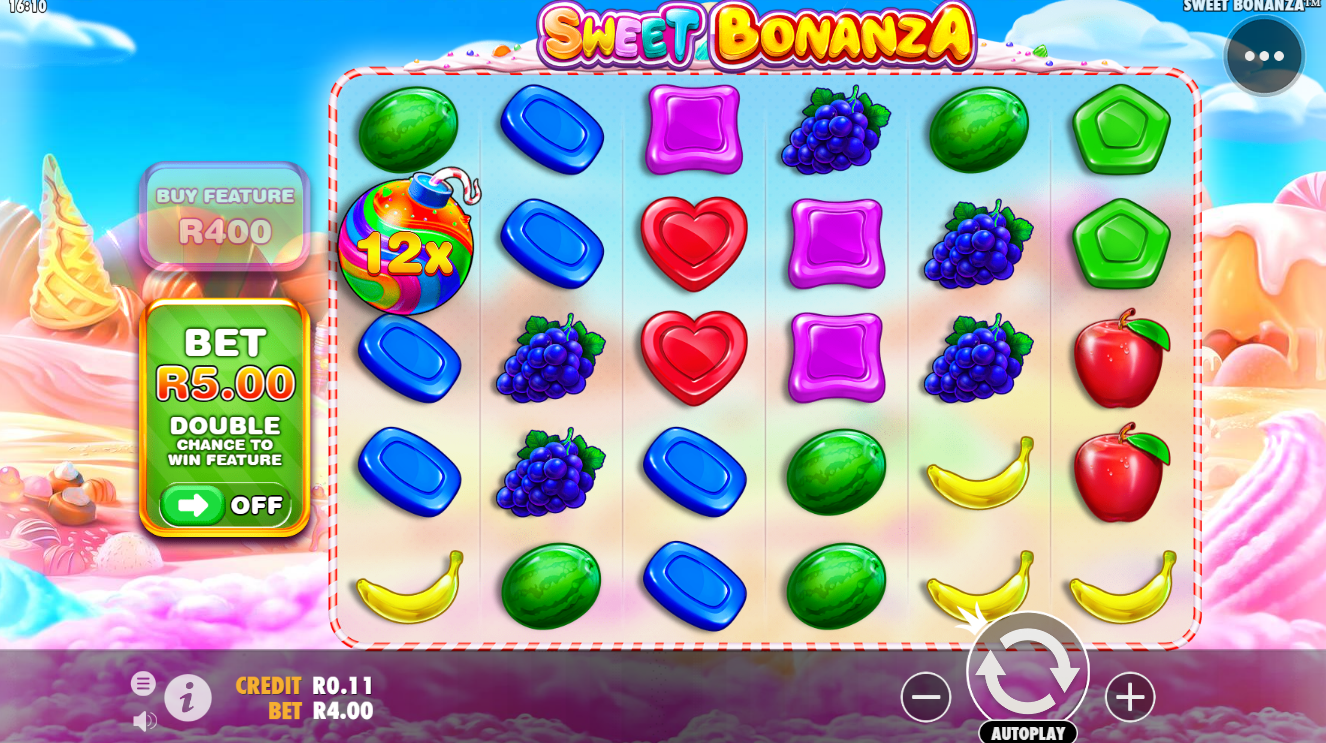
Task: Toggle the double chance to win feature
Action: point(225,505)
